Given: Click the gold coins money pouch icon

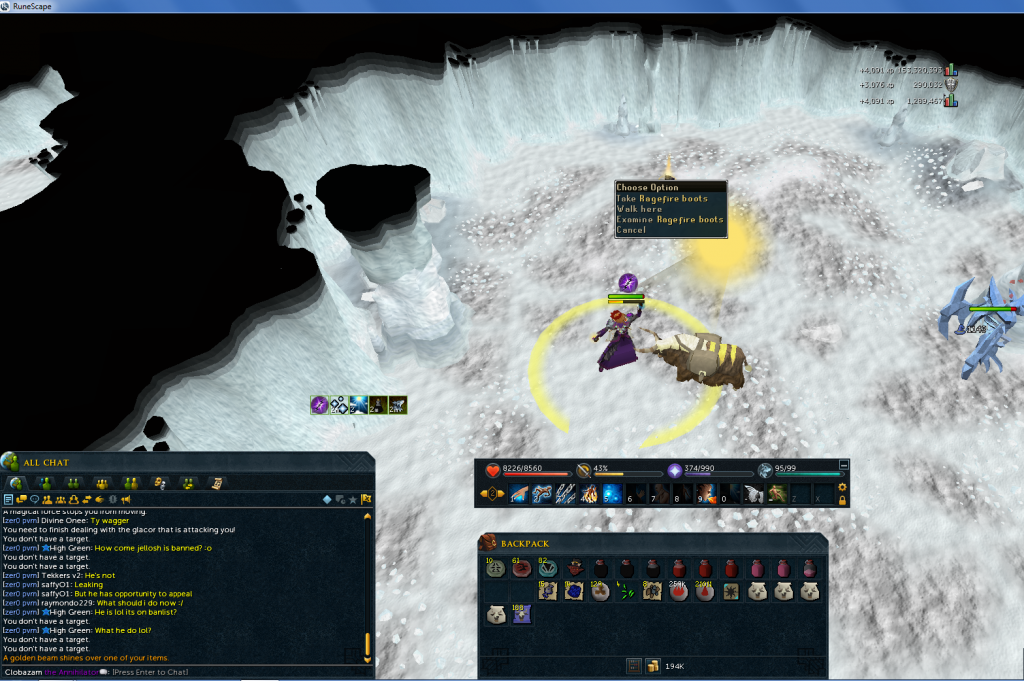Looking at the screenshot, I should 651,665.
